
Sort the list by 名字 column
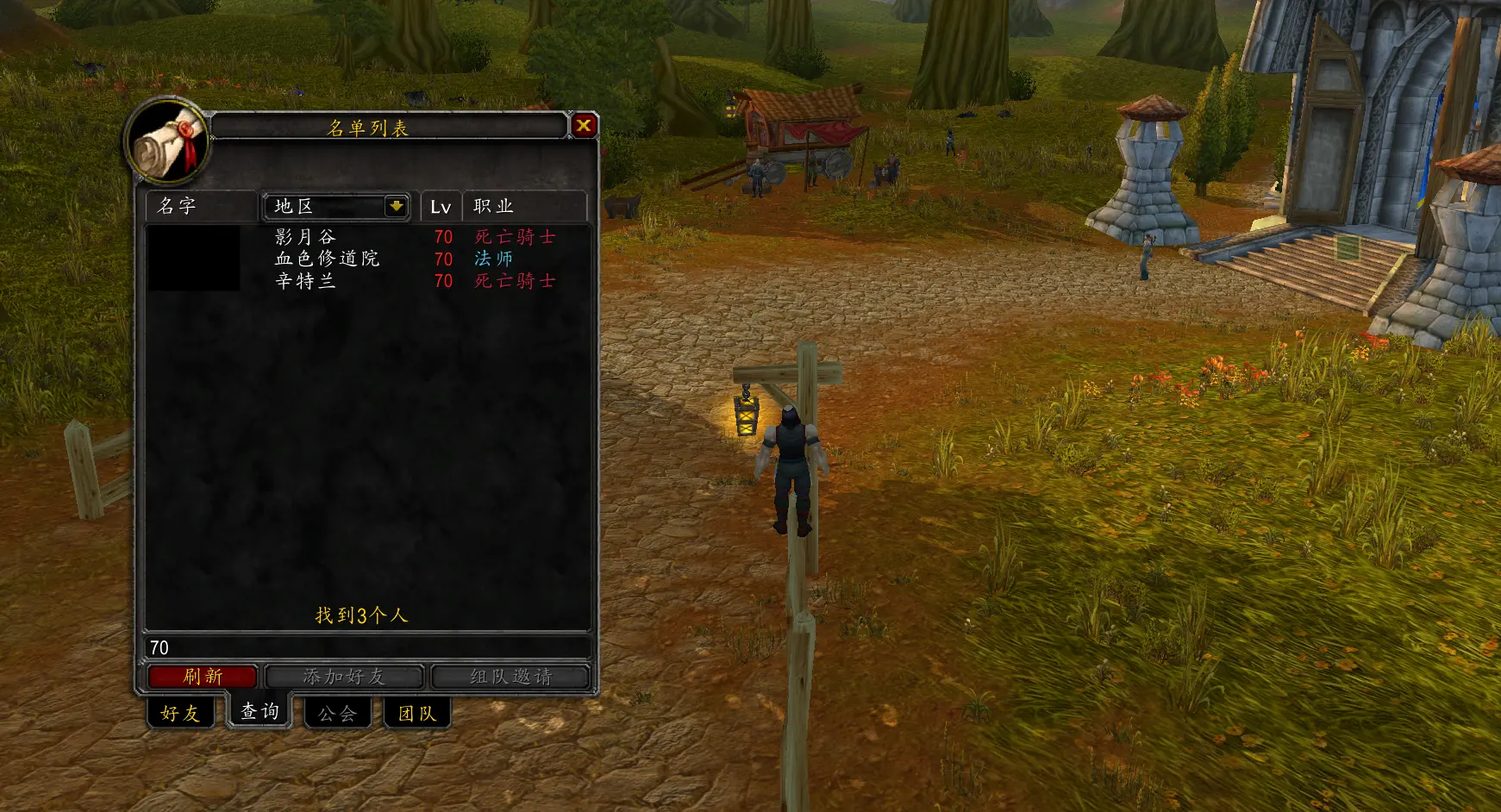201,206
